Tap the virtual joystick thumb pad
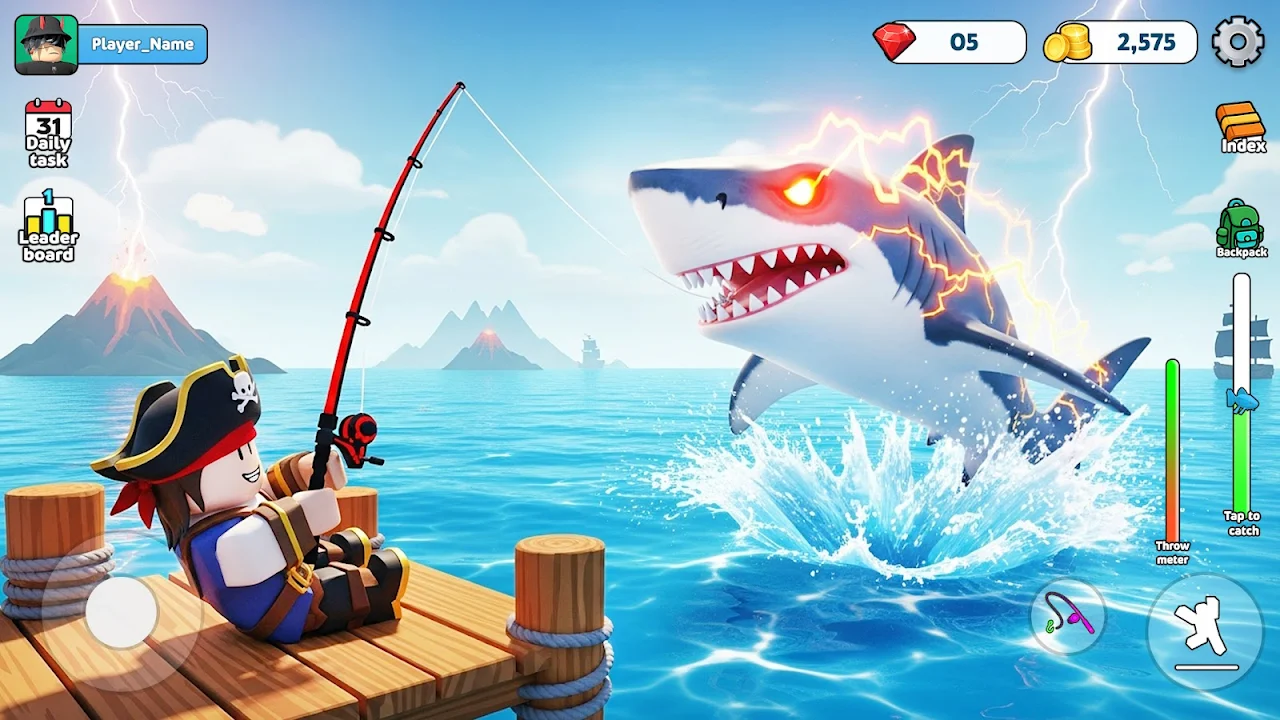The image size is (1280, 720). (x=121, y=610)
